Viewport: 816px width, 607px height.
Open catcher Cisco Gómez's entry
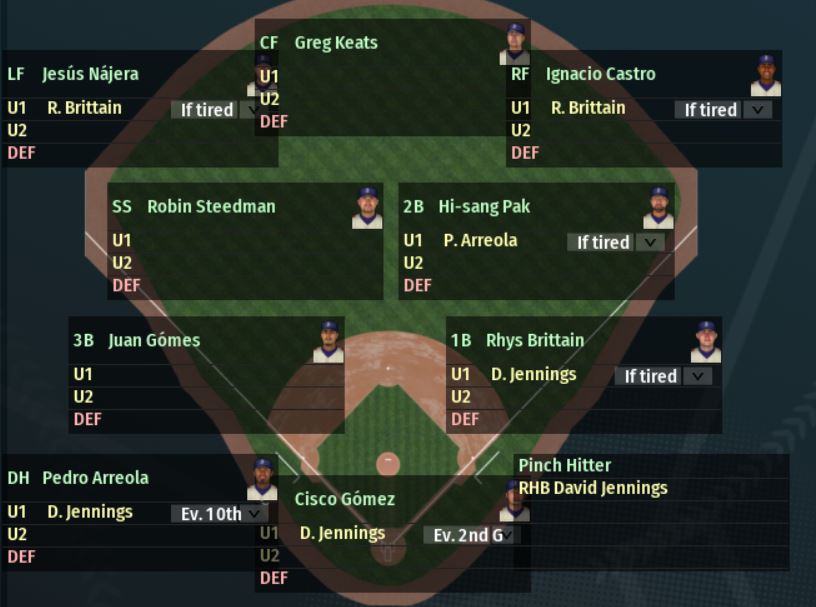(x=344, y=499)
